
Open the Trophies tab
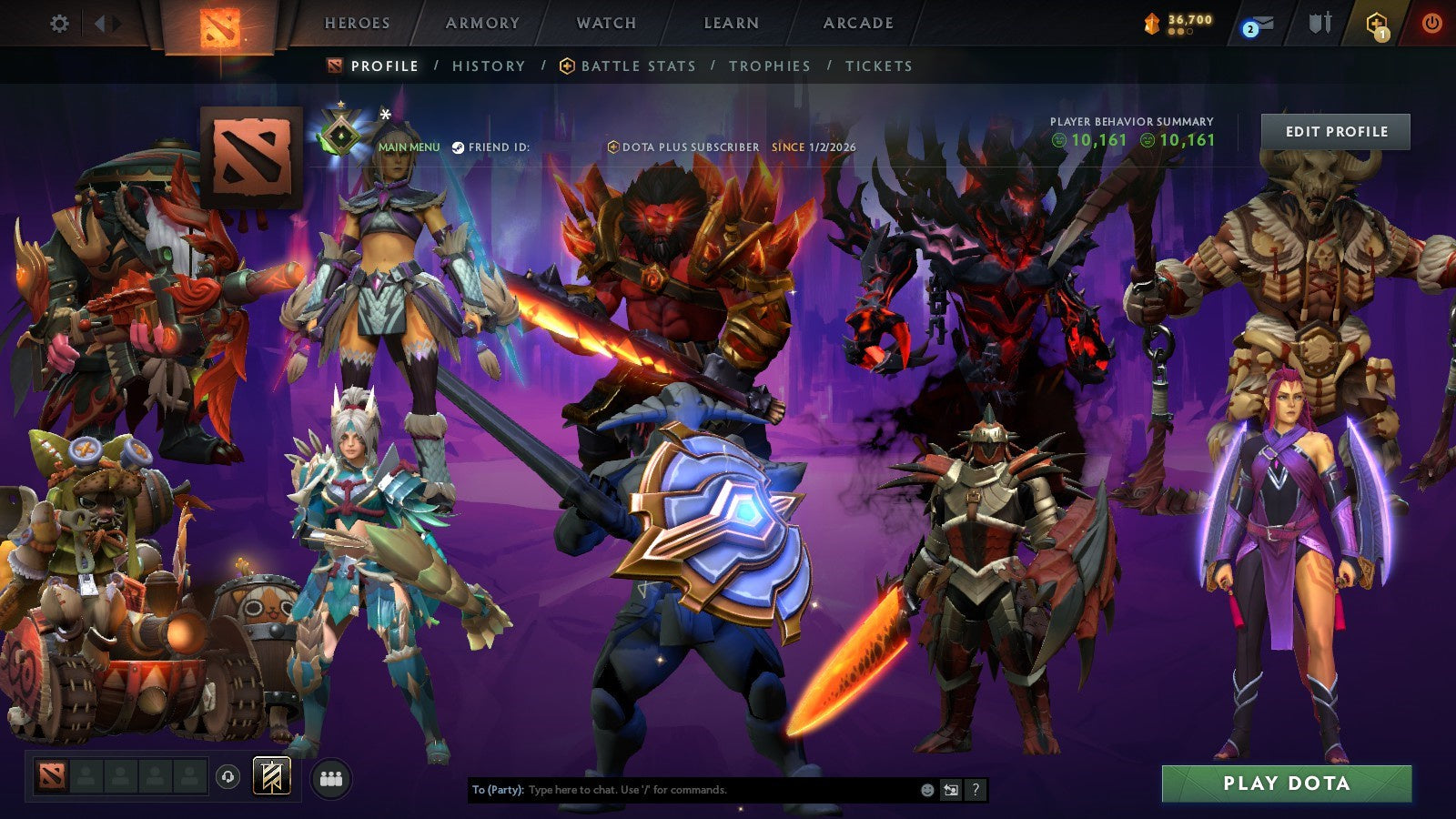click(769, 66)
